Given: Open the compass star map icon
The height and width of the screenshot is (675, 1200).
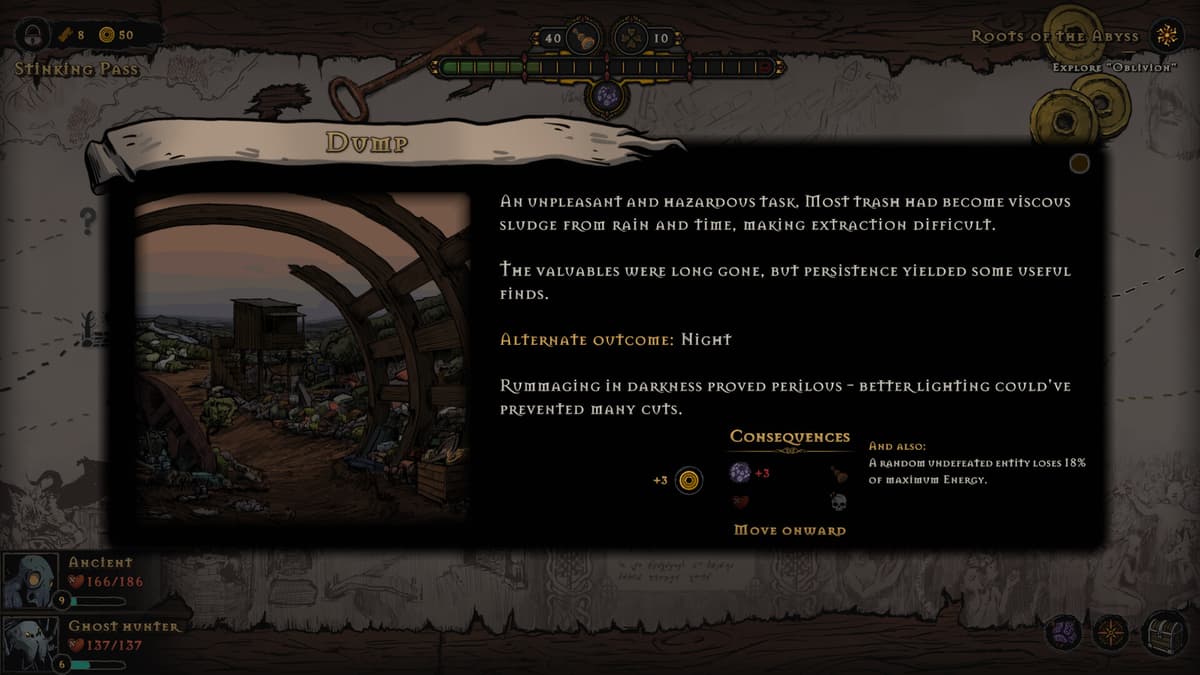Looking at the screenshot, I should [x=1111, y=632].
